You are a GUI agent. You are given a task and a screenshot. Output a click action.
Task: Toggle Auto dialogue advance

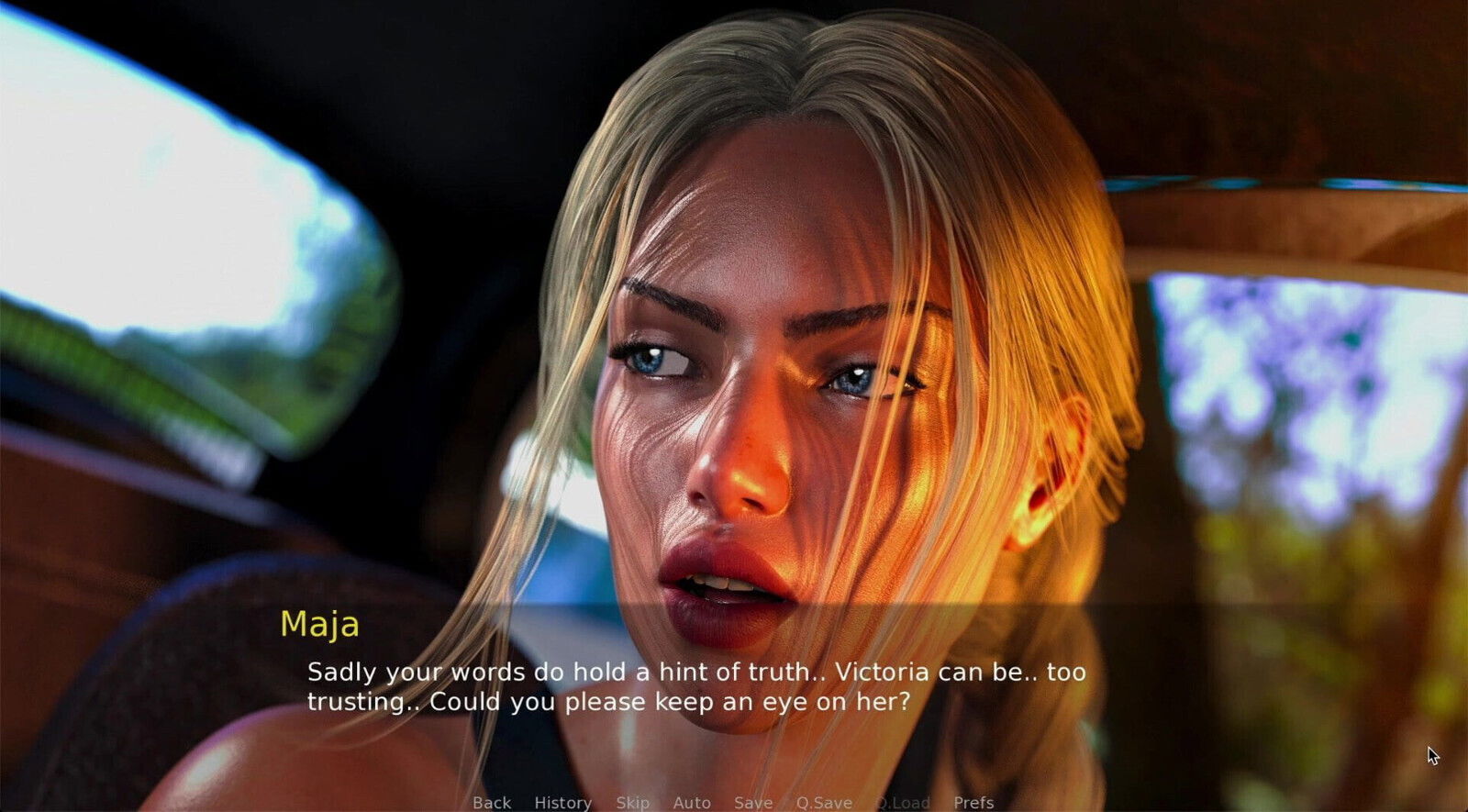pos(692,802)
